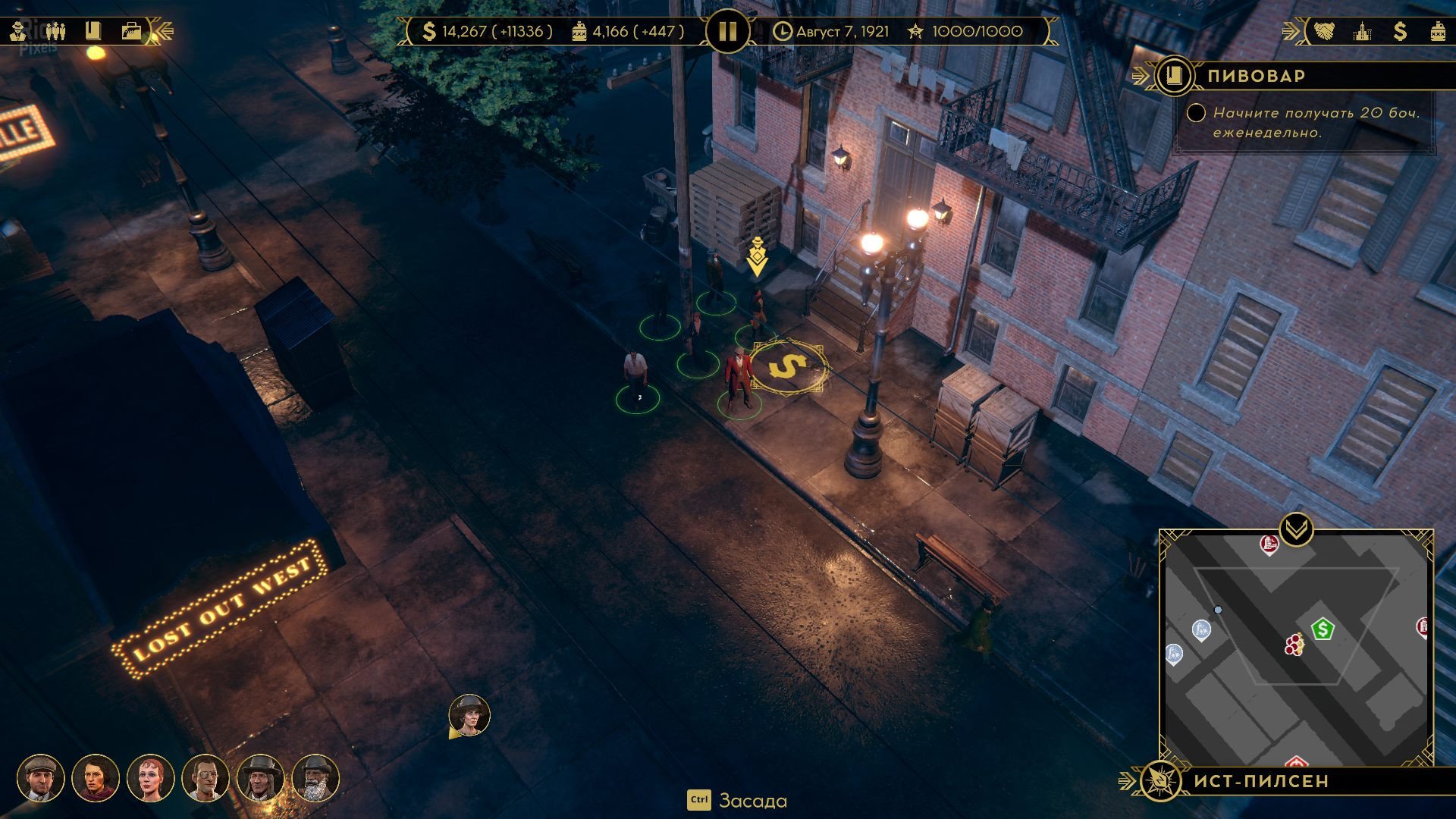Click the yellow dollar interaction marker
Screen dimensions: 1456x819
pyautogui.click(x=788, y=367)
